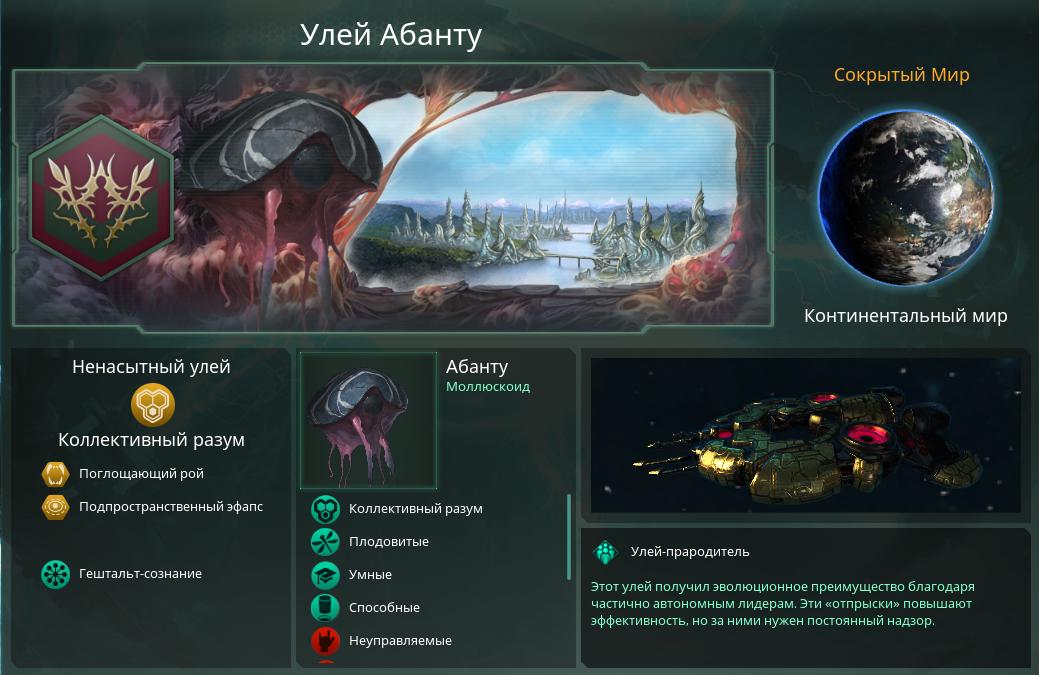Select the Умные trait icon

tap(325, 575)
